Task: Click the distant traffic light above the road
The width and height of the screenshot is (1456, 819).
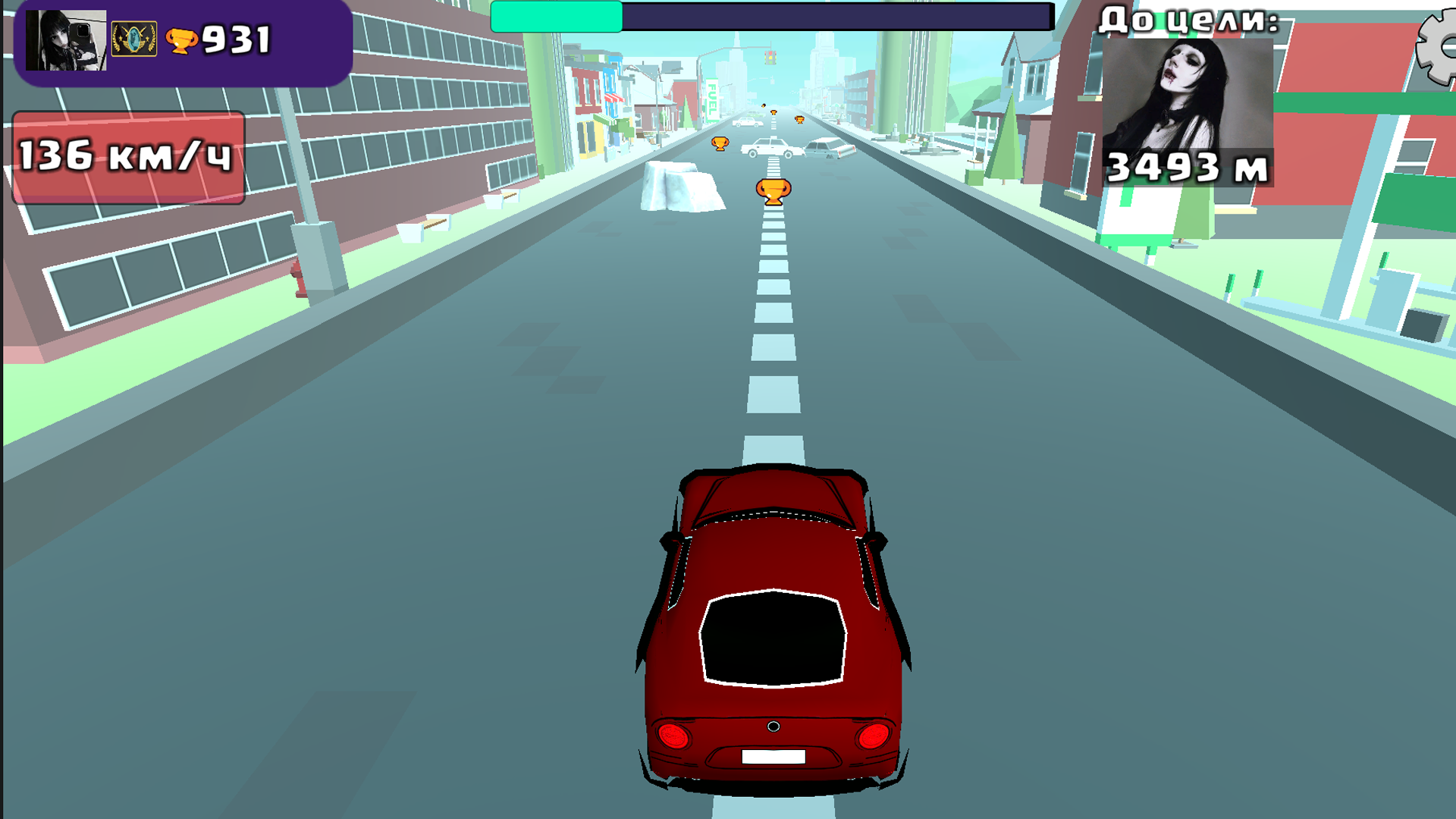Action: point(771,56)
